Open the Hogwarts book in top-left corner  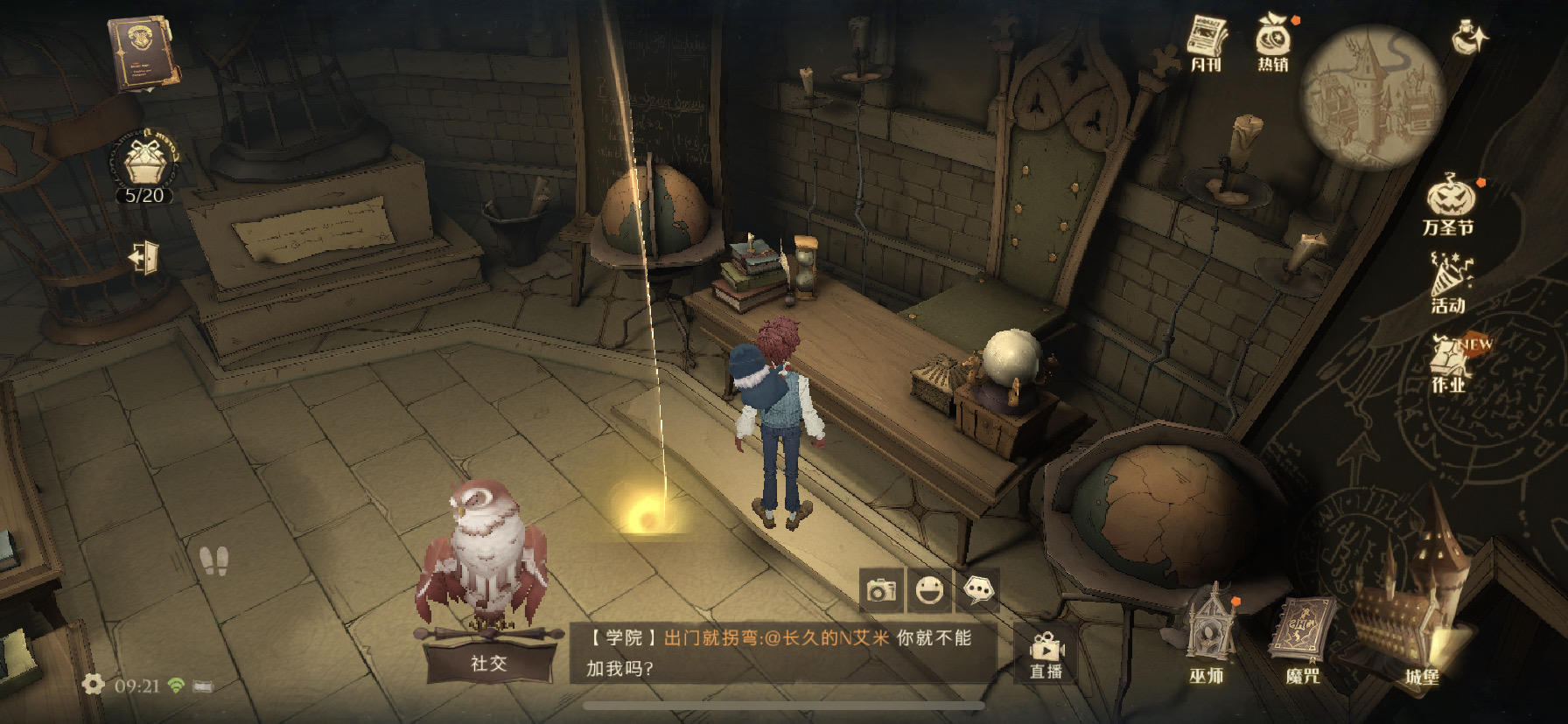141,52
